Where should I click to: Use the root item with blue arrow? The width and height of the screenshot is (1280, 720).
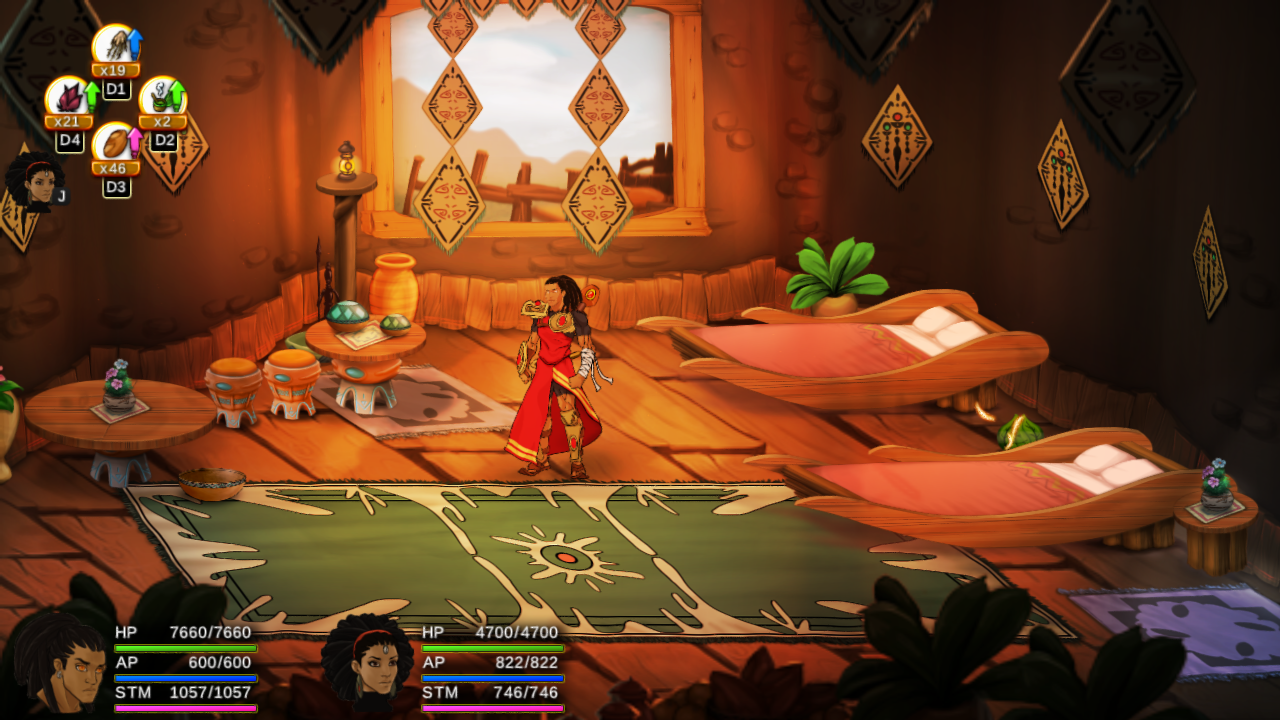click(114, 46)
